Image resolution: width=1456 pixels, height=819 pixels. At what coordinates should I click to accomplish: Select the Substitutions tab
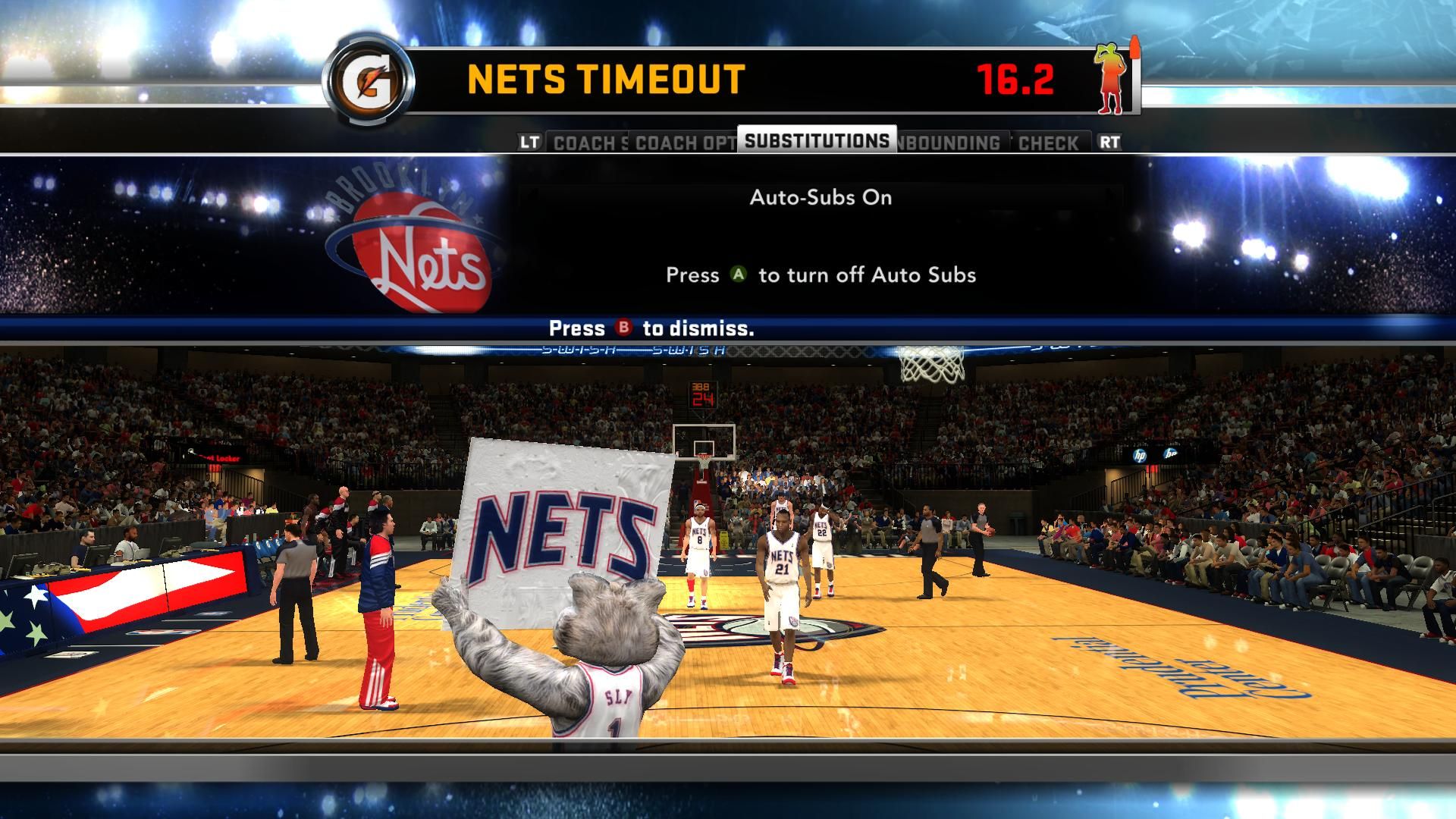[817, 141]
